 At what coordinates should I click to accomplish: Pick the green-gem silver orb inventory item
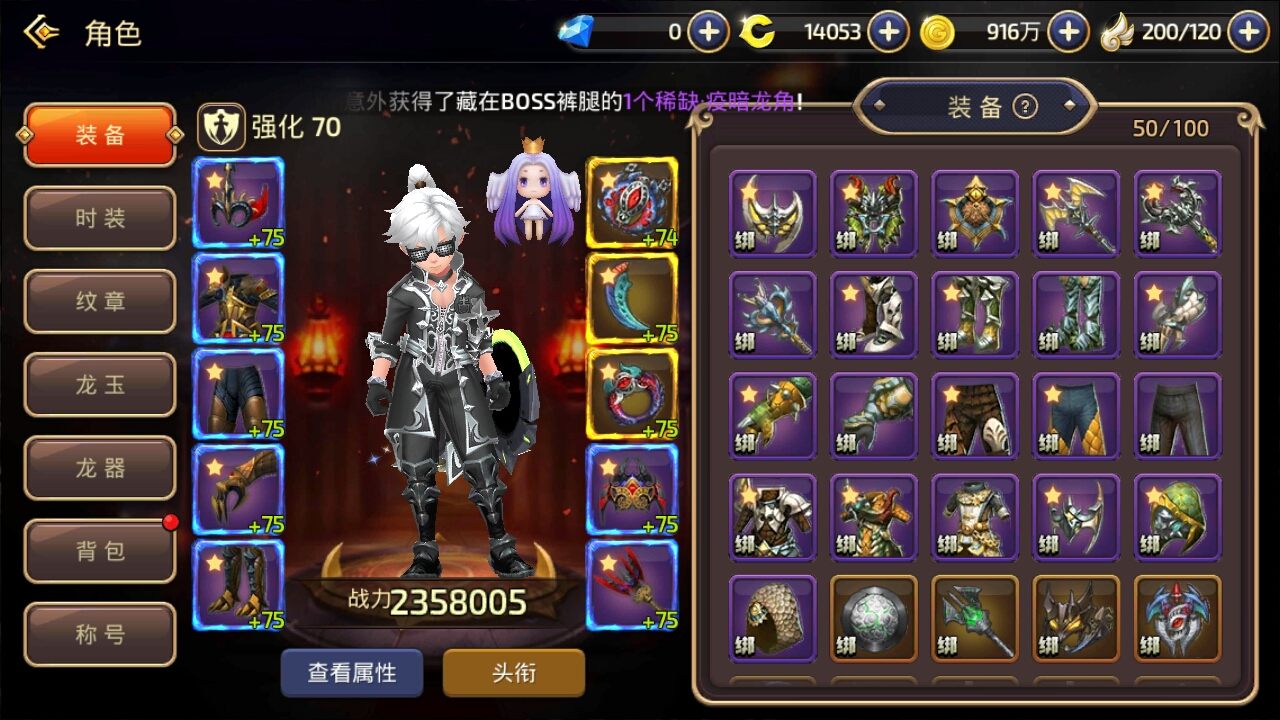[874, 618]
